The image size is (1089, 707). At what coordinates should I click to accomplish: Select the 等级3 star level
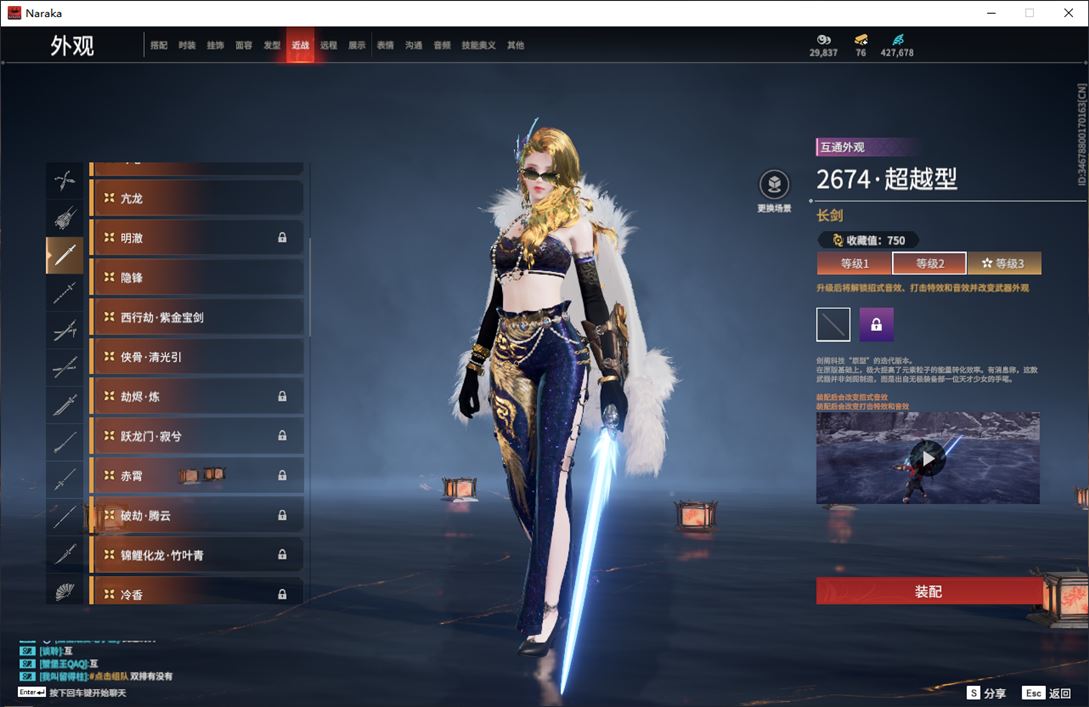click(1004, 264)
